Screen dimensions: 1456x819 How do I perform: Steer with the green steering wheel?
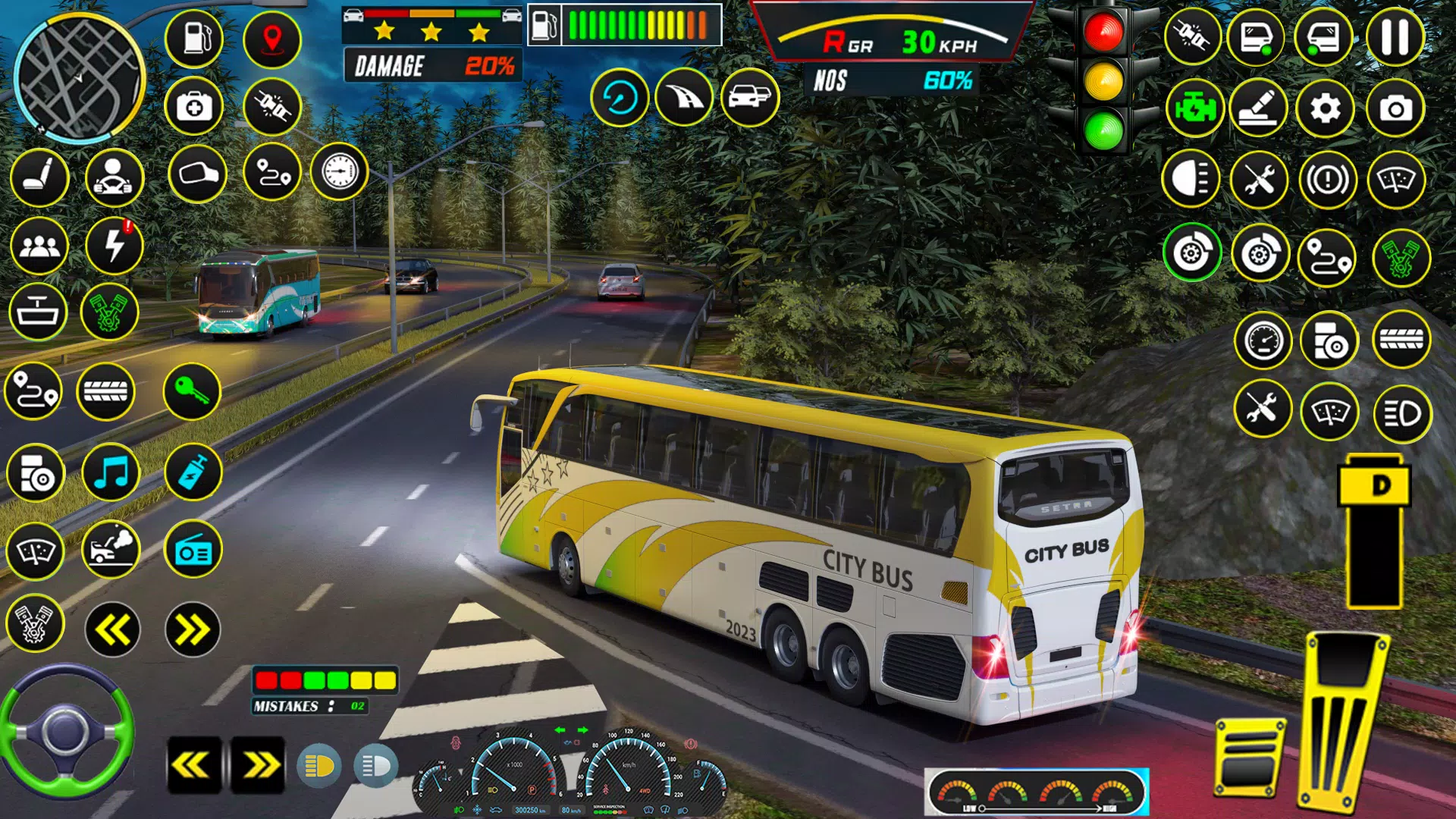coord(67,732)
